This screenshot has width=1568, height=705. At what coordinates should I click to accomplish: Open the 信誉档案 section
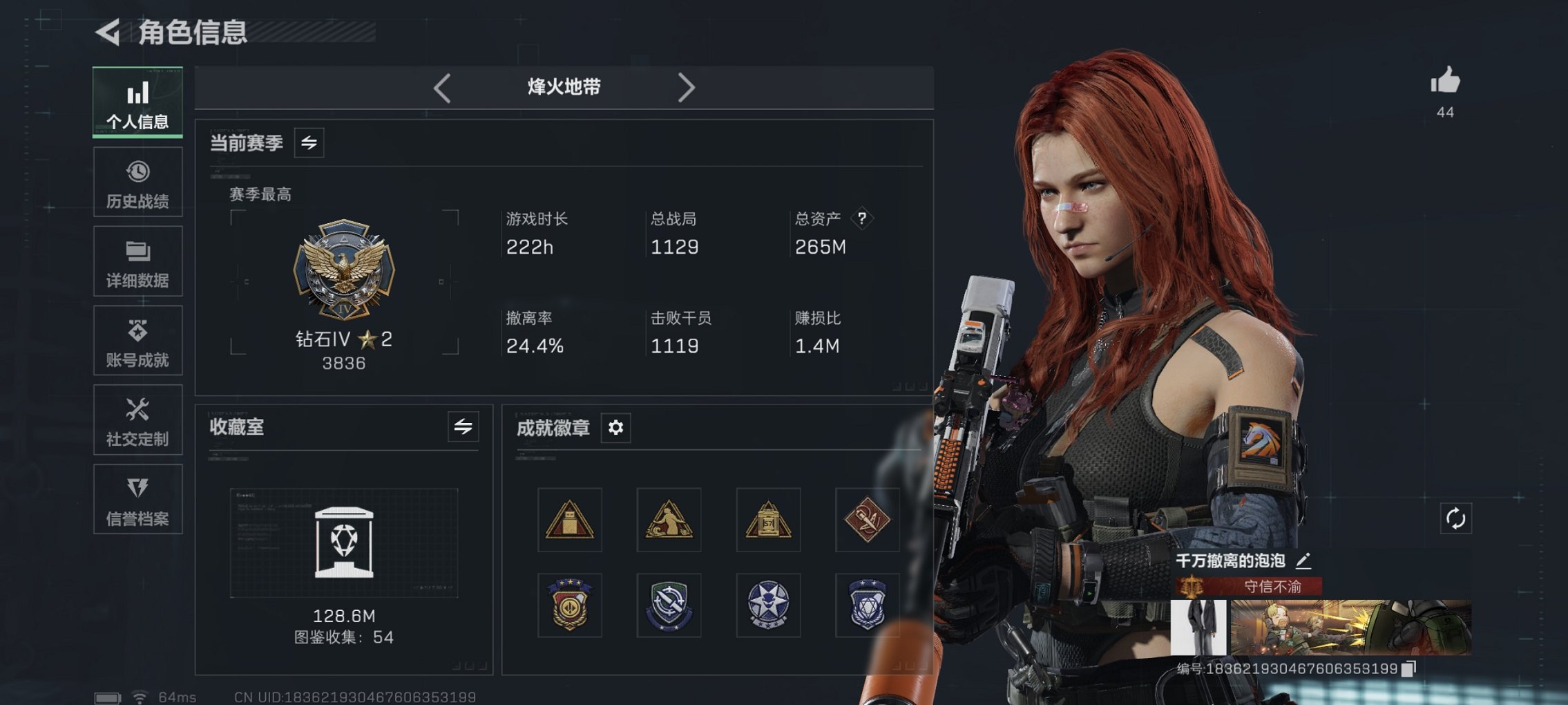pos(137,499)
